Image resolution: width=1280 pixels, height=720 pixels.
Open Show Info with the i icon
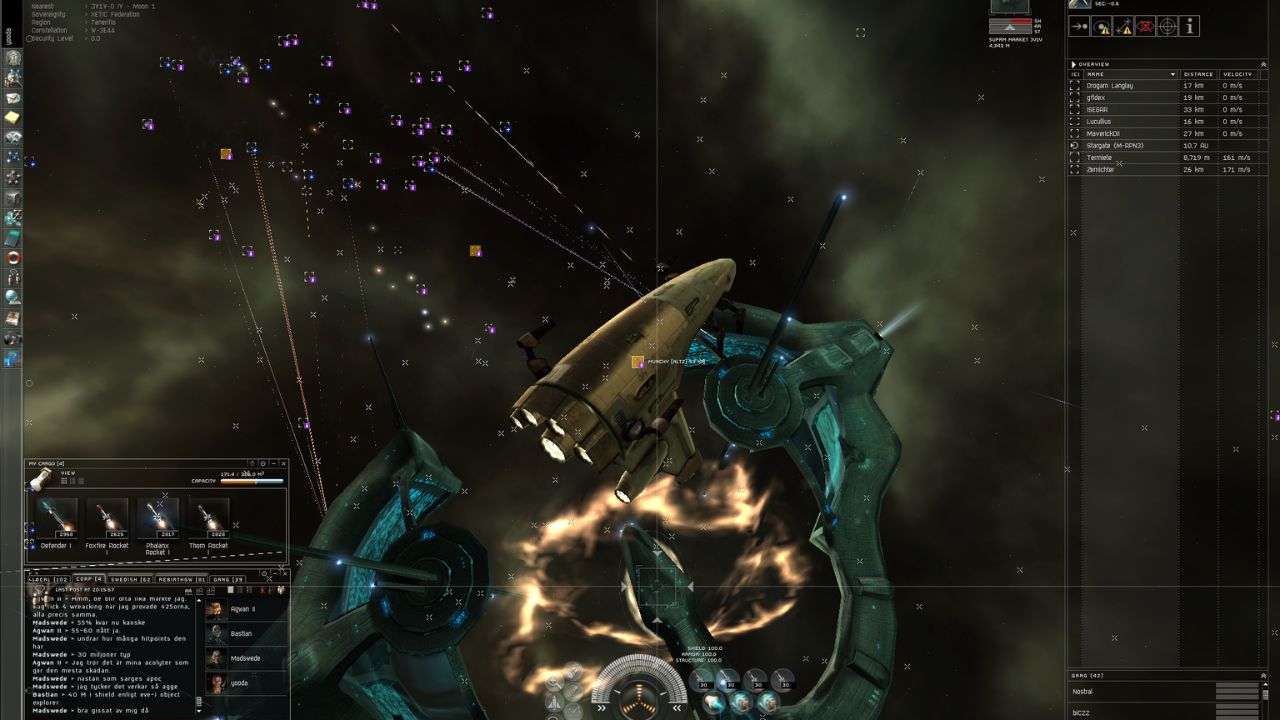pos(1190,27)
